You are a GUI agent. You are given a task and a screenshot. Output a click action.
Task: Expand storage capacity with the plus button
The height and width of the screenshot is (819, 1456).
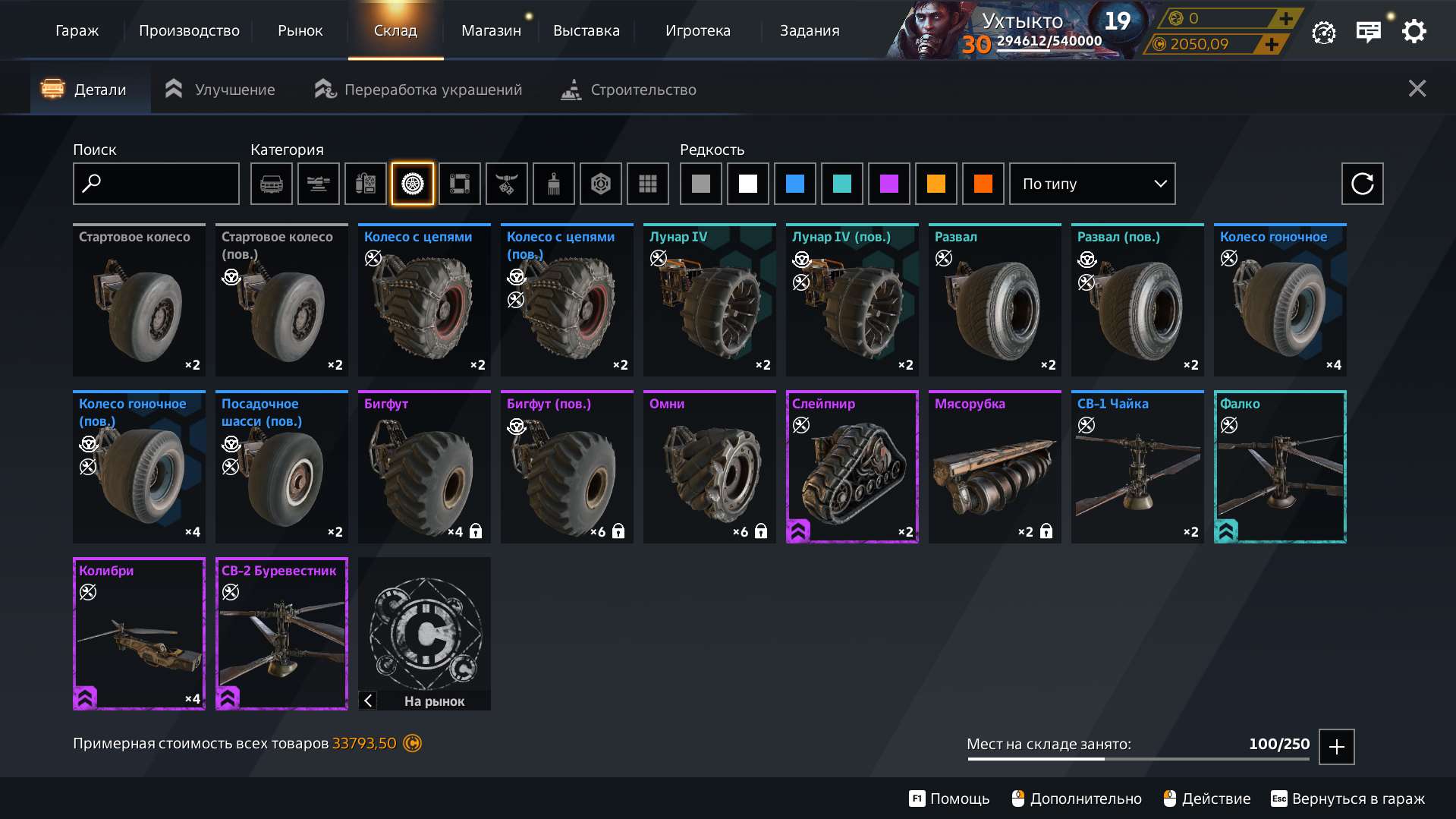[x=1336, y=747]
